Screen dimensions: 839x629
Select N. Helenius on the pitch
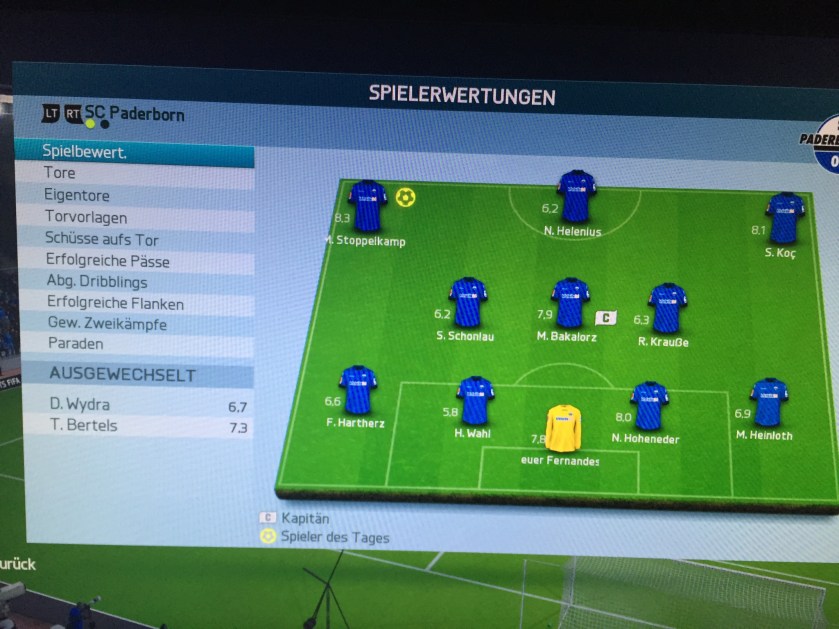576,195
